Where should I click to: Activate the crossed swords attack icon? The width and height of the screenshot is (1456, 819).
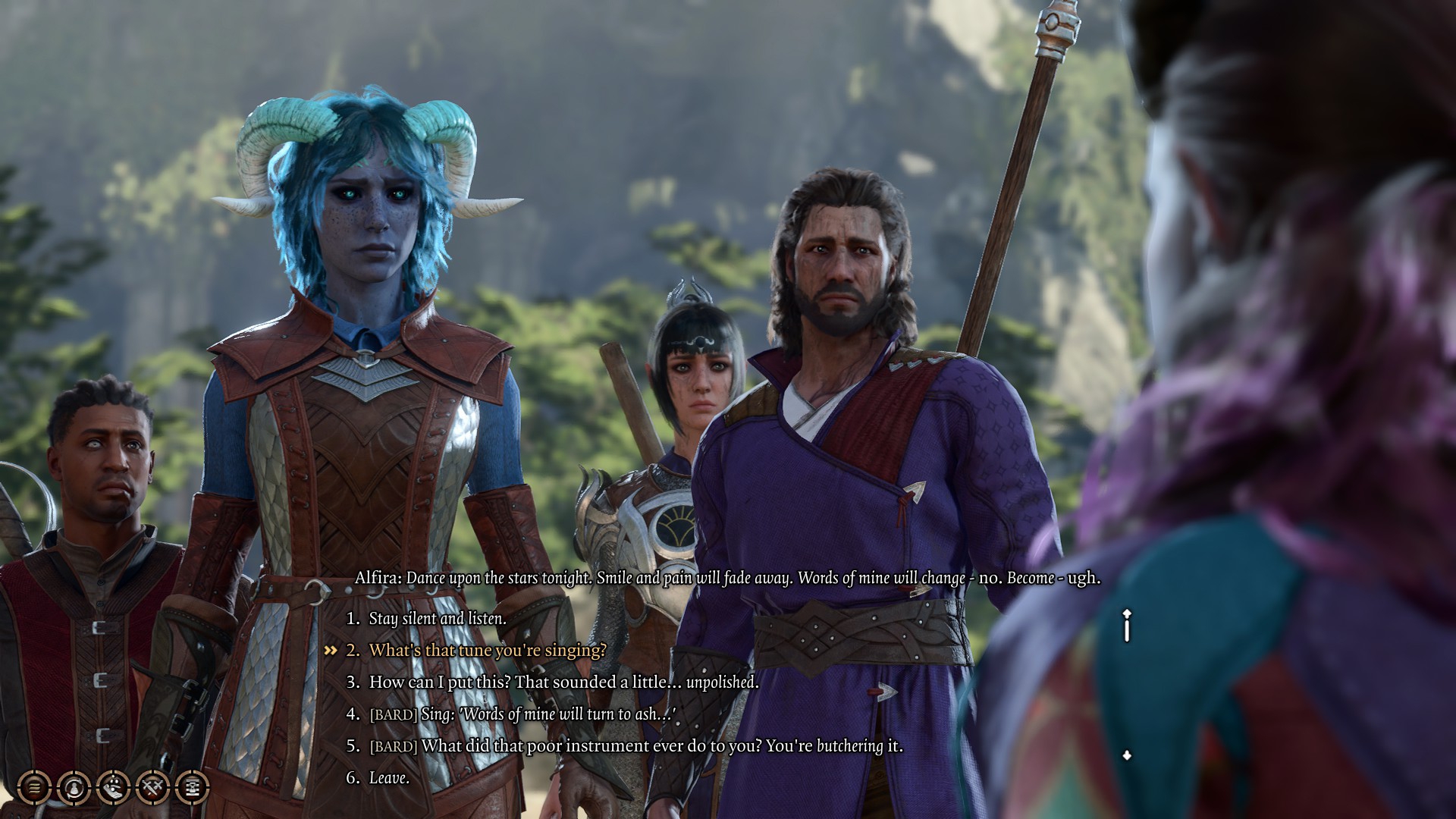pos(152,786)
